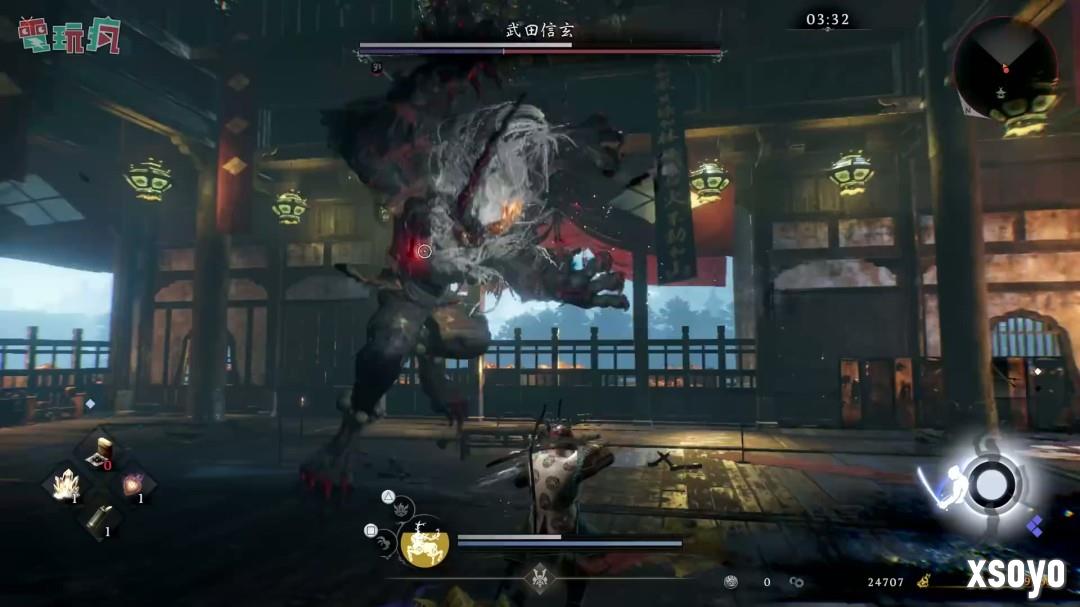1080x607 pixels.
Task: Use the white crystal cluster item
Action: coord(66,486)
